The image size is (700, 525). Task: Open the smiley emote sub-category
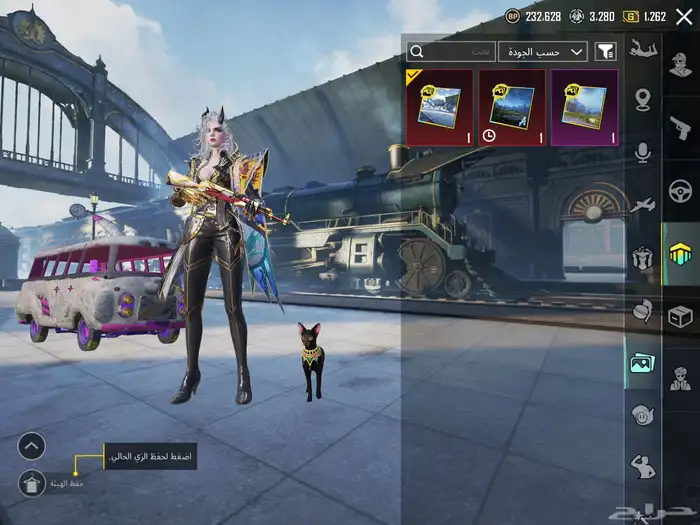tap(642, 413)
